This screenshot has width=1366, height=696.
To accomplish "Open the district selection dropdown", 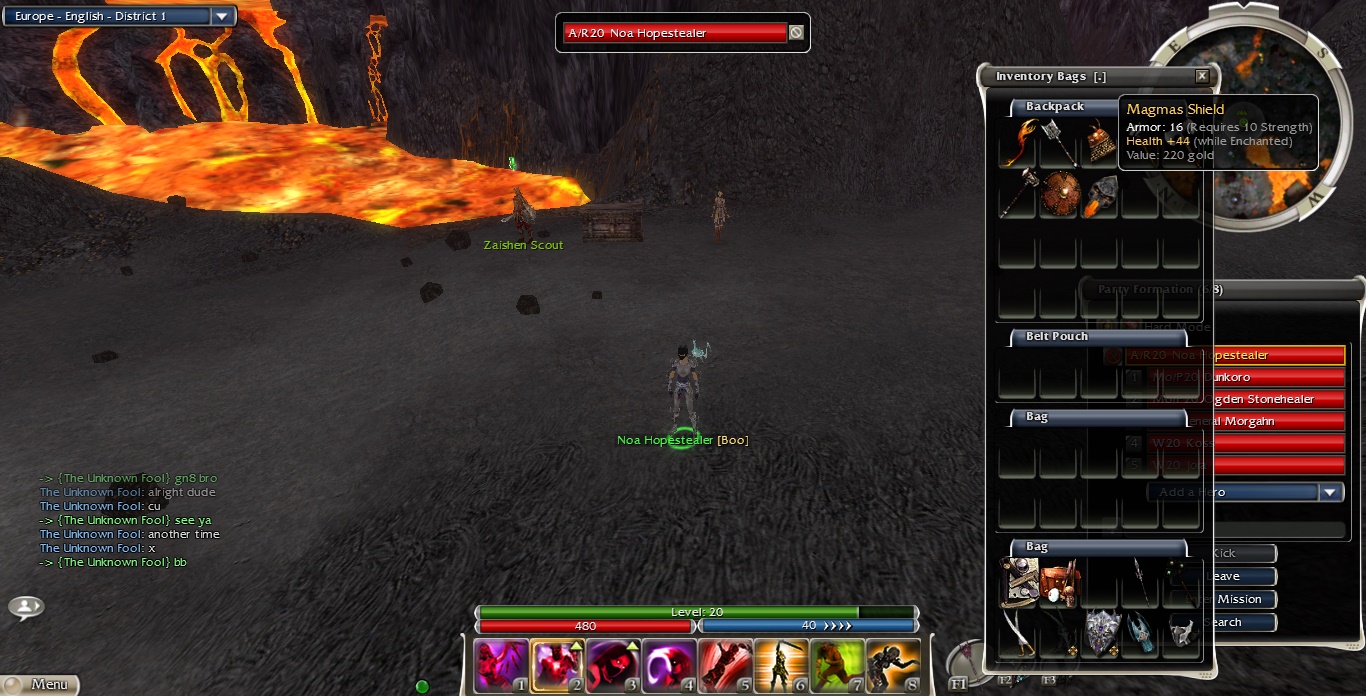I will click(222, 17).
